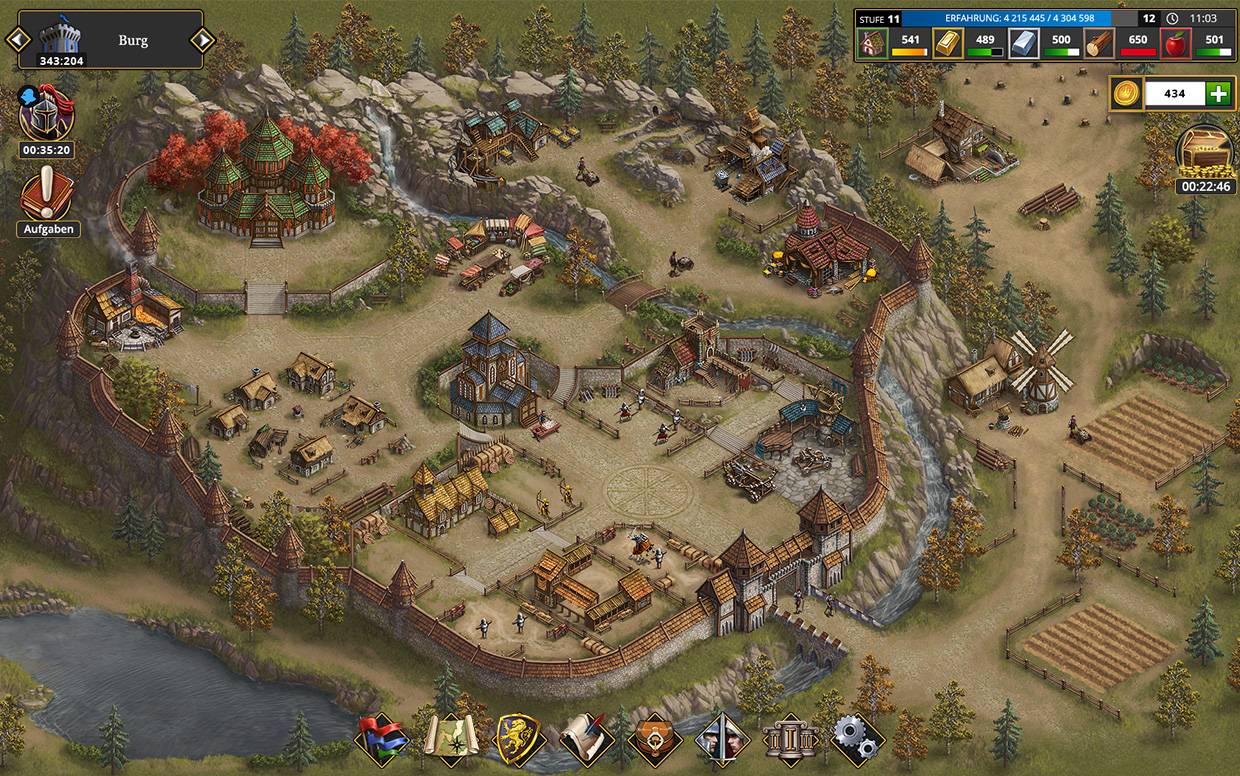Open the two warriors with sword menu

click(x=723, y=740)
